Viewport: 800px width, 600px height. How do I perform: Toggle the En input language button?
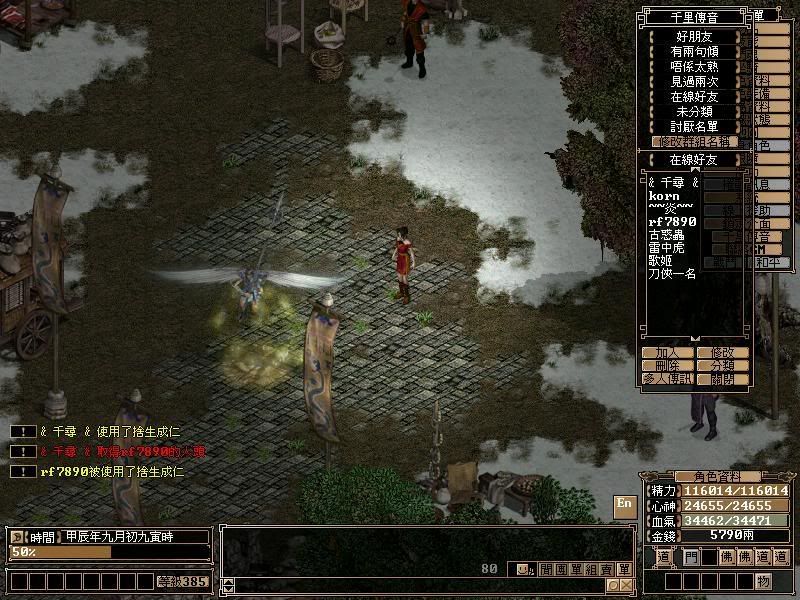624,503
